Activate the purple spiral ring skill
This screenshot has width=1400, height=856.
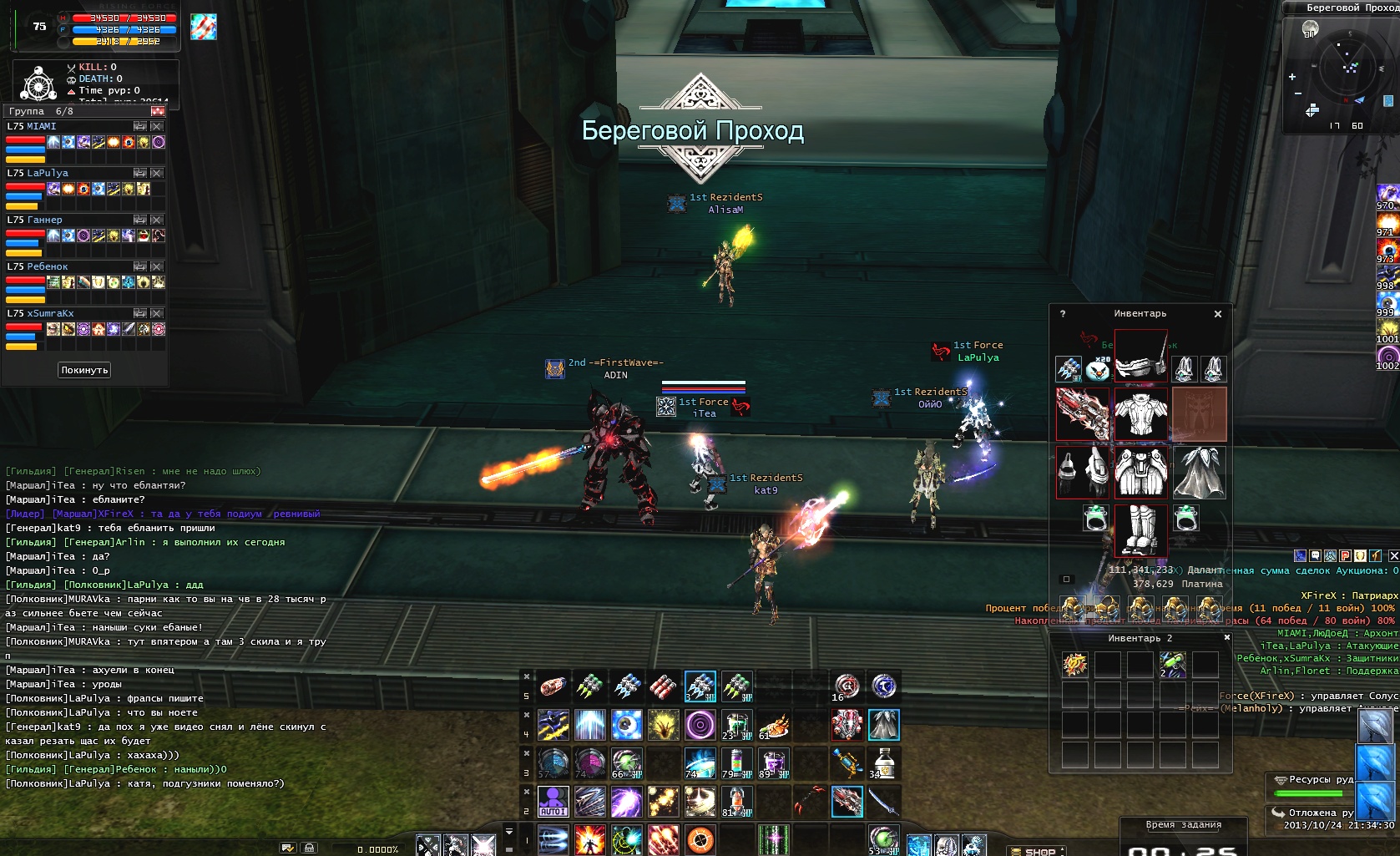[700, 725]
